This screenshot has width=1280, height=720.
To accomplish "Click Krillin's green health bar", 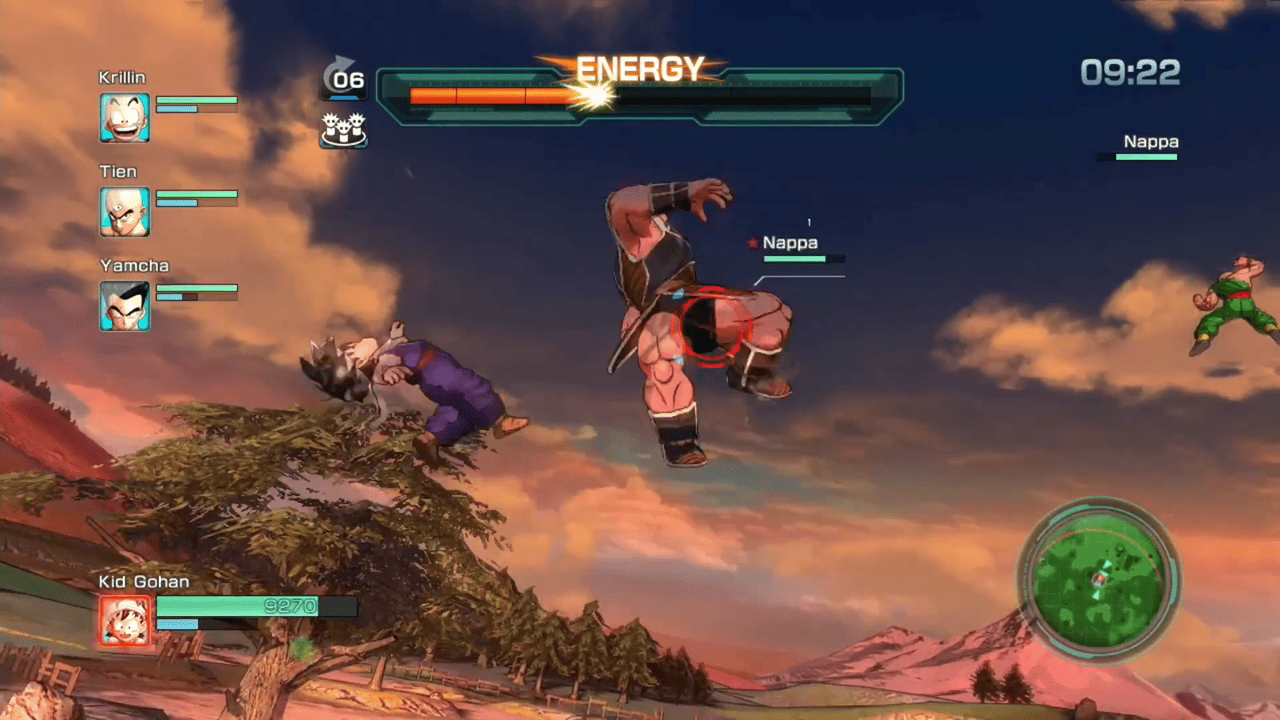I will coord(197,100).
